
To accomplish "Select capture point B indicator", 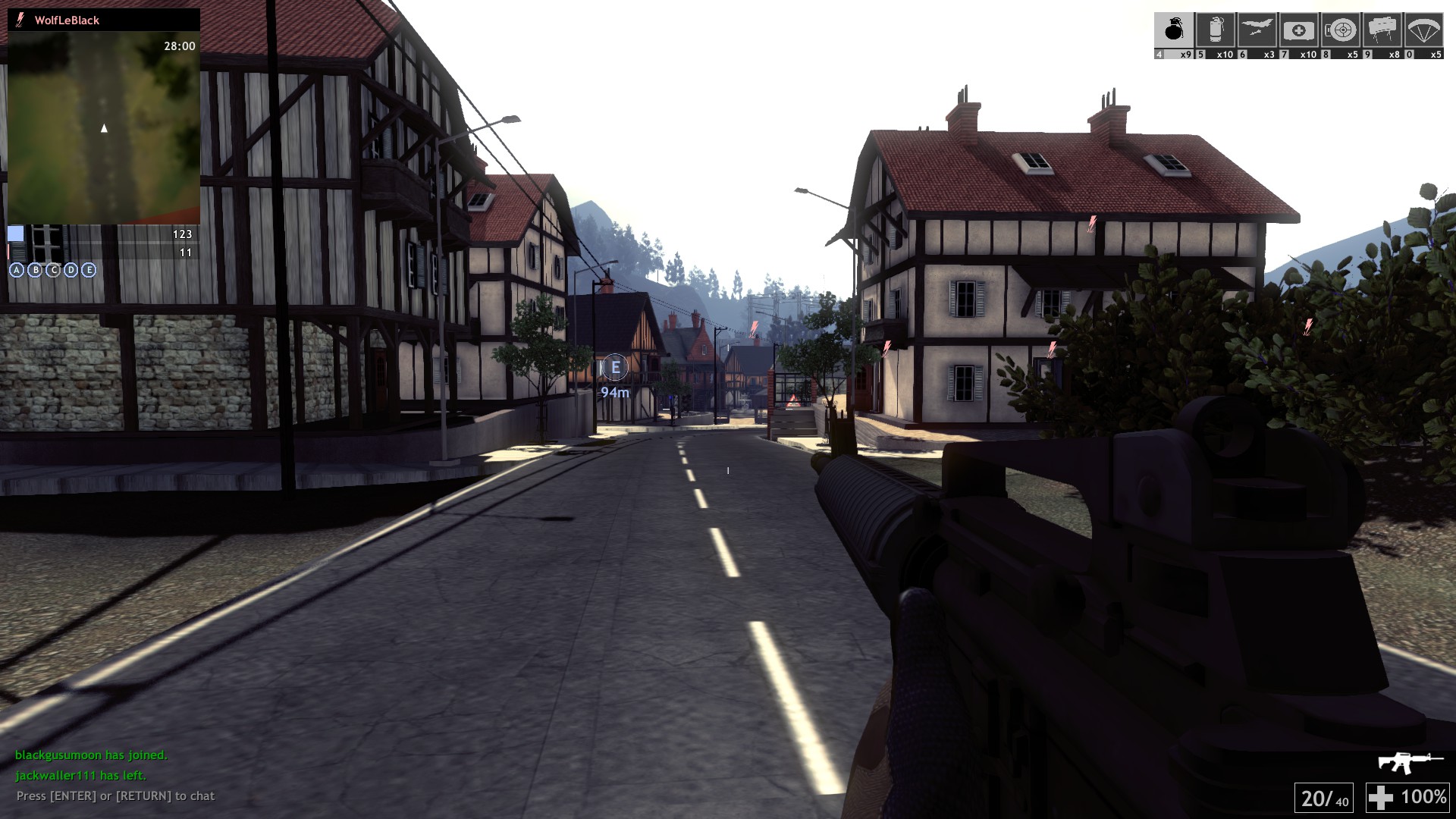I will 35,270.
